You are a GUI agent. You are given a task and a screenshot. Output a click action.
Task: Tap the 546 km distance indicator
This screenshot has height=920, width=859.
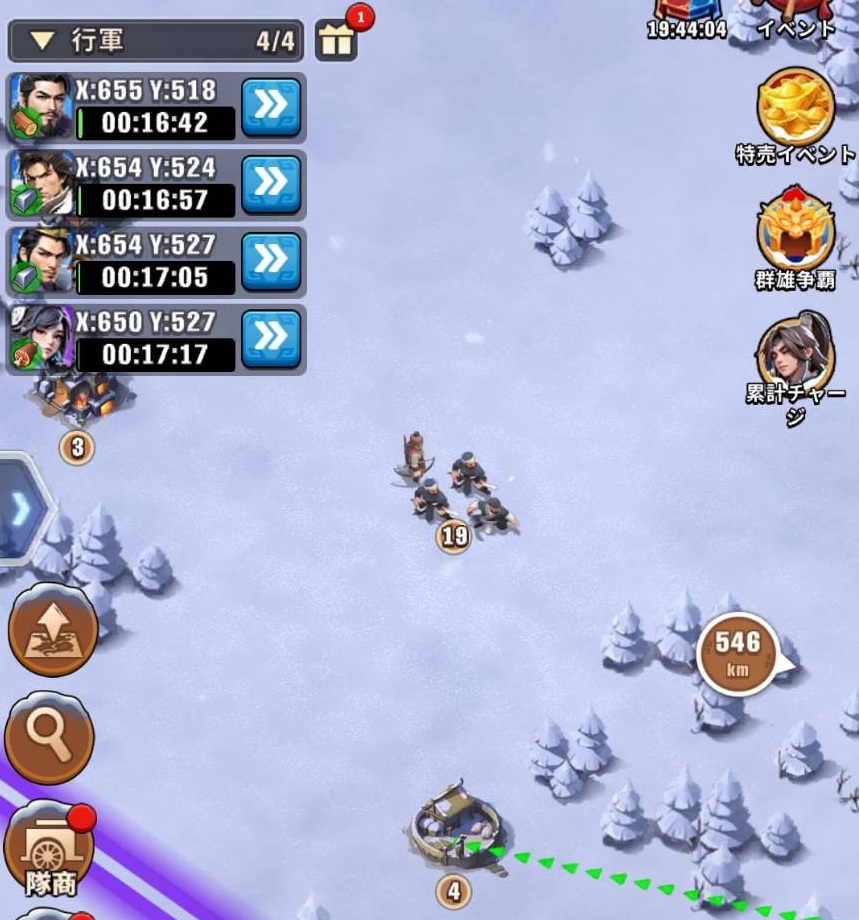(x=739, y=654)
